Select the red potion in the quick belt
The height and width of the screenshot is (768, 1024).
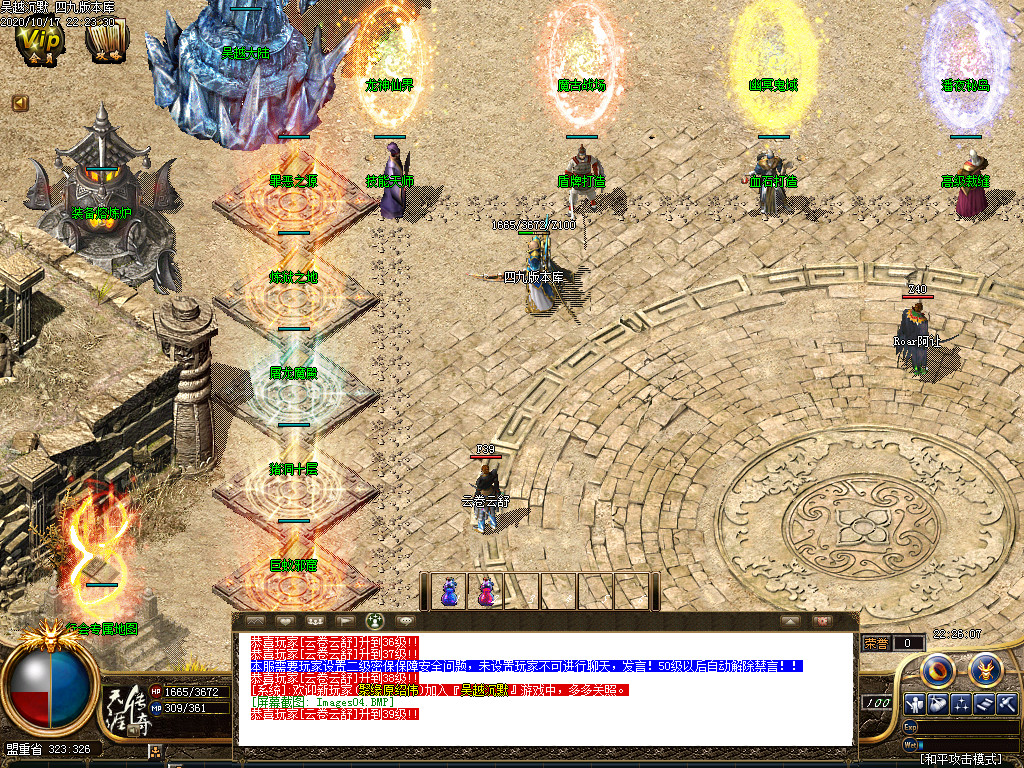click(485, 591)
